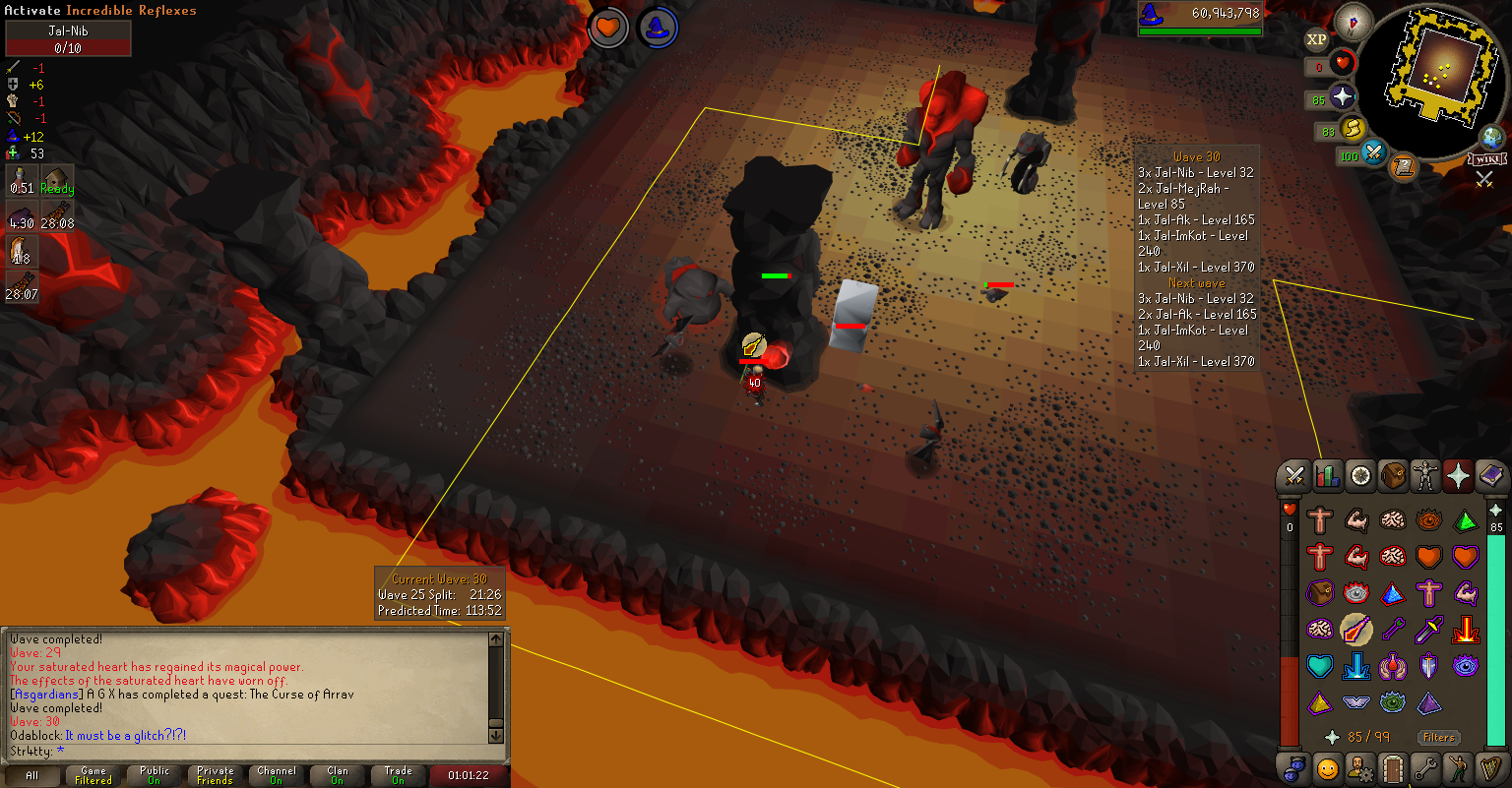Toggle the XP drops button
This screenshot has width=1512, height=788.
pos(1316,40)
